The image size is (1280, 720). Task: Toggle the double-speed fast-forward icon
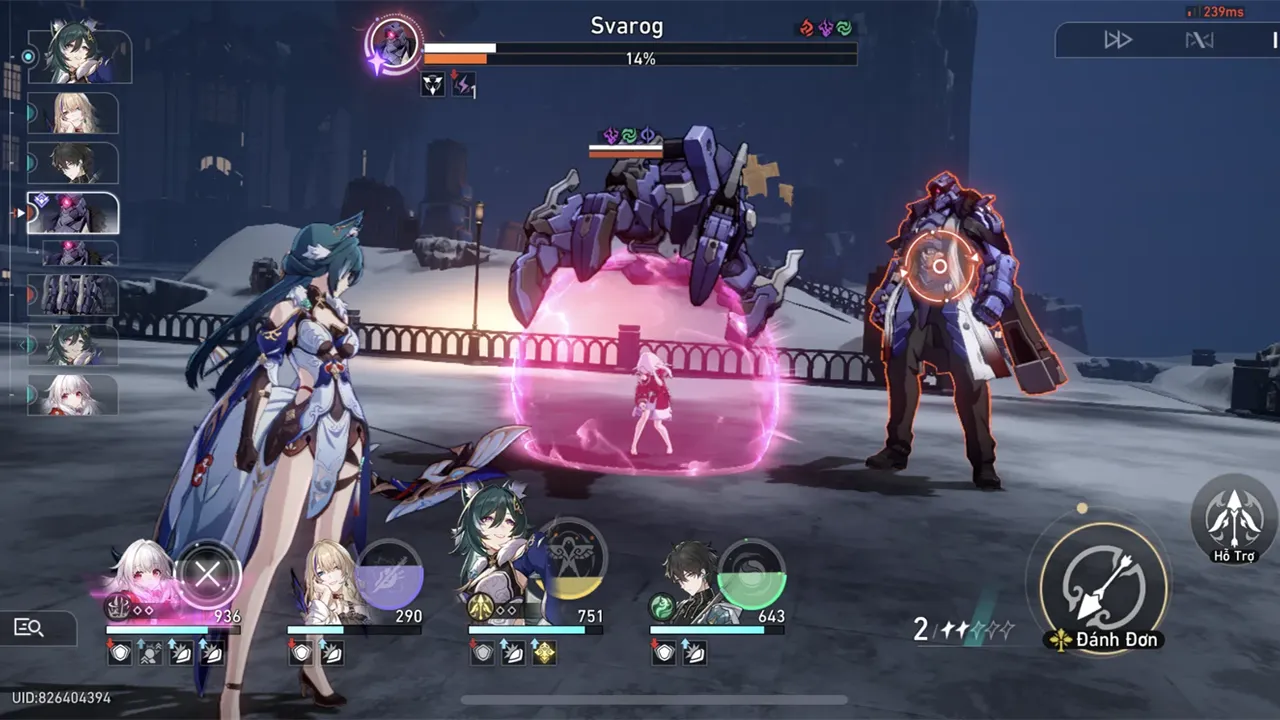[1118, 39]
